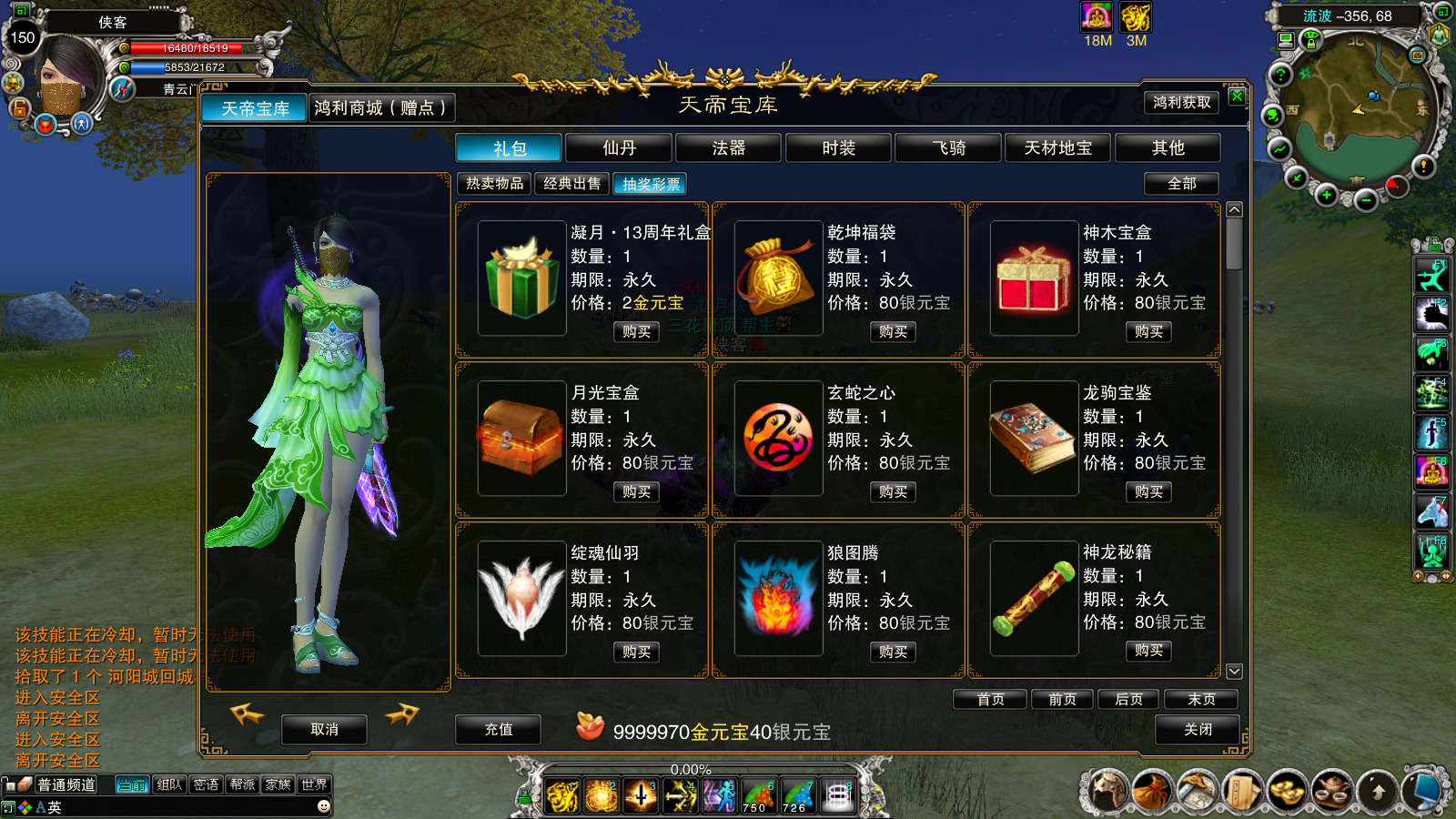Expand the 全部 category filter
The image size is (1456, 819).
click(x=1179, y=184)
